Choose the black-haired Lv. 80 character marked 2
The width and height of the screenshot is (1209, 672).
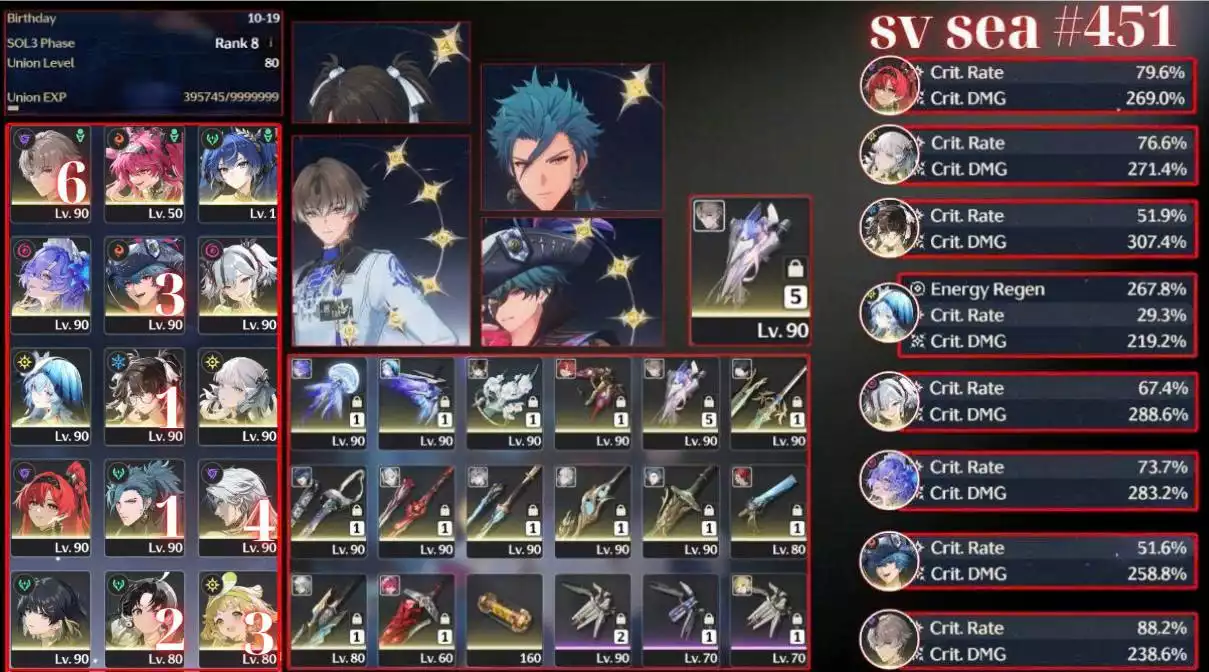click(144, 618)
